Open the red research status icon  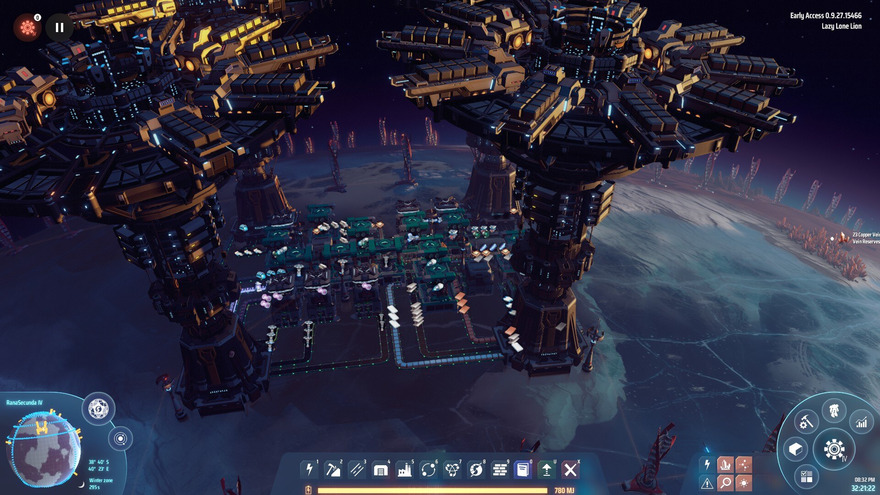pyautogui.click(x=27, y=27)
